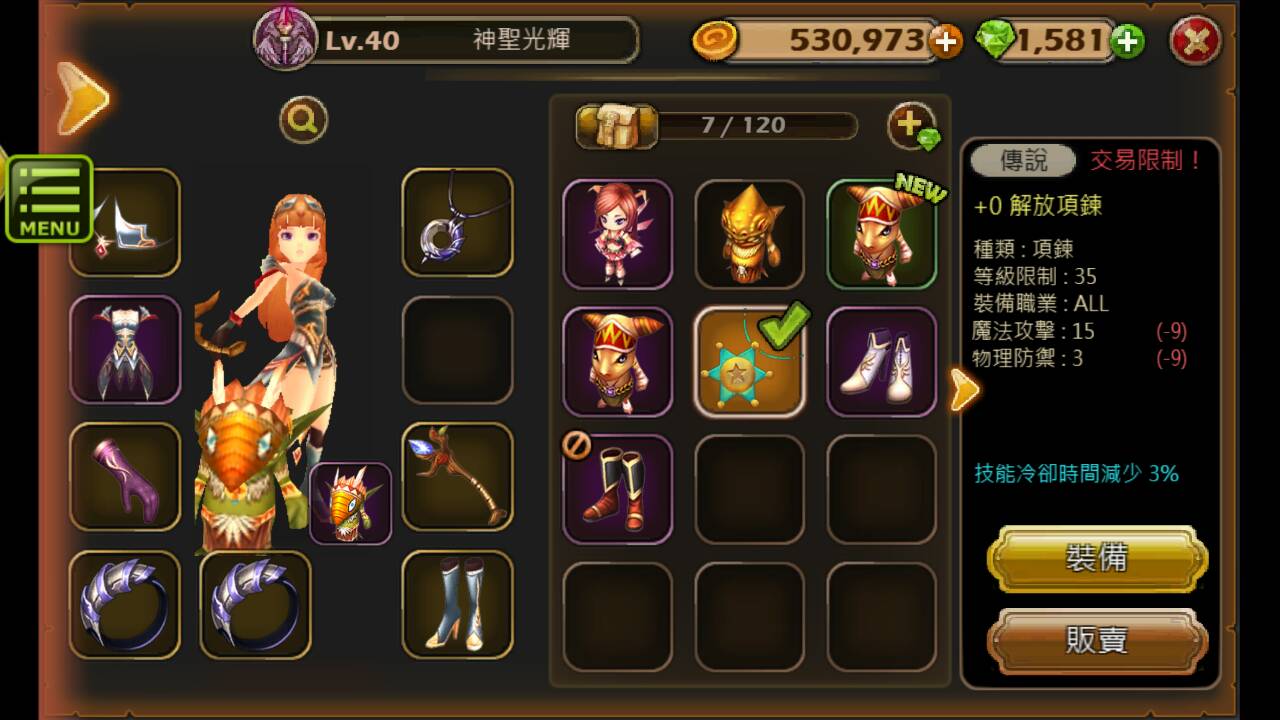Click the character's guild emblem avatar
Viewport: 1280px width, 720px height.
(x=287, y=40)
